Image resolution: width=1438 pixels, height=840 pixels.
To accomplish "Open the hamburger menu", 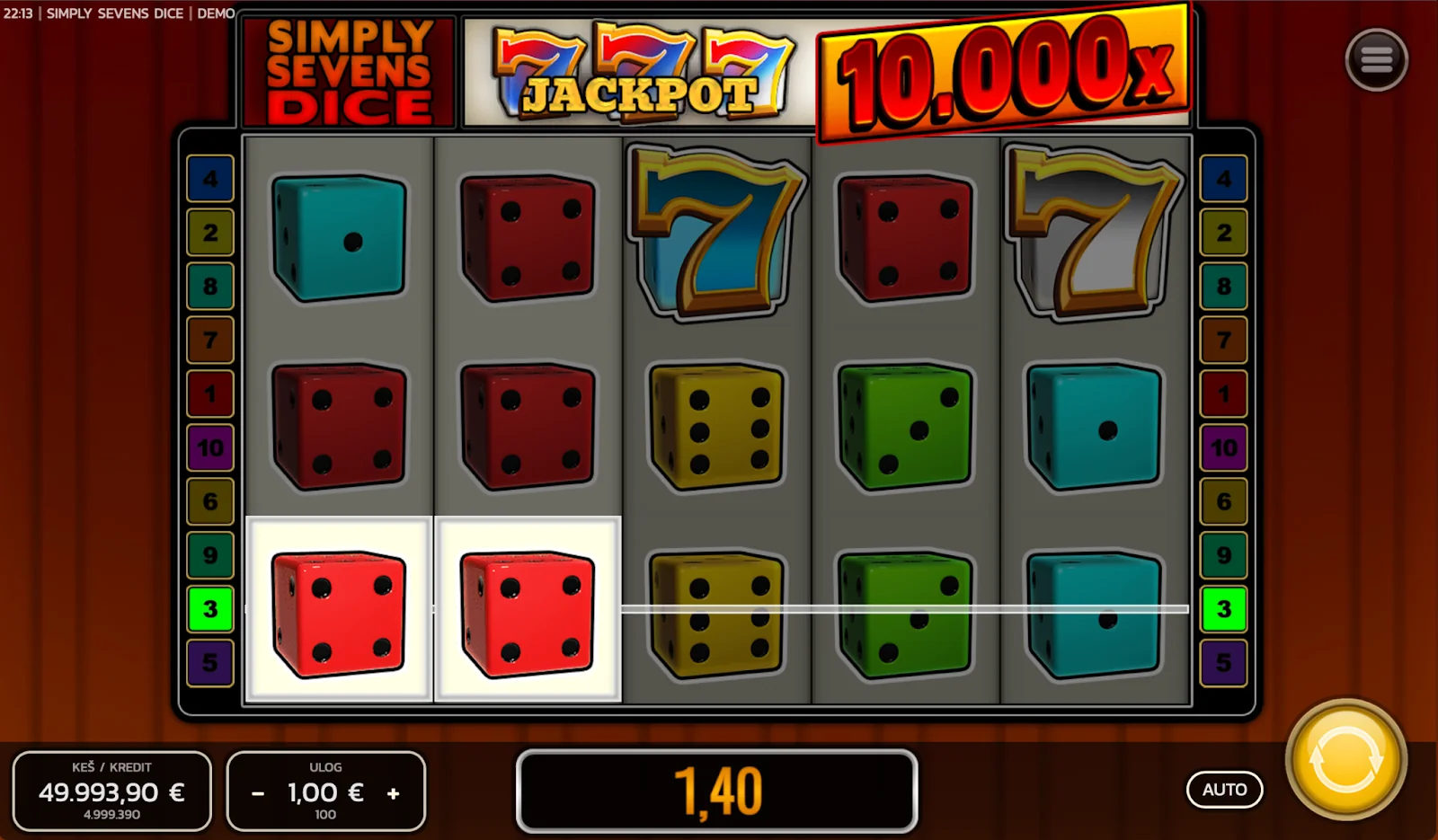I will tap(1376, 60).
